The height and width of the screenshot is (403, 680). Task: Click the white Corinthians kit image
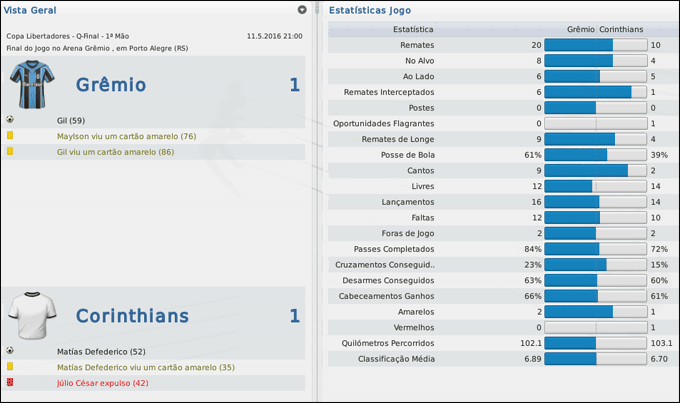(28, 315)
